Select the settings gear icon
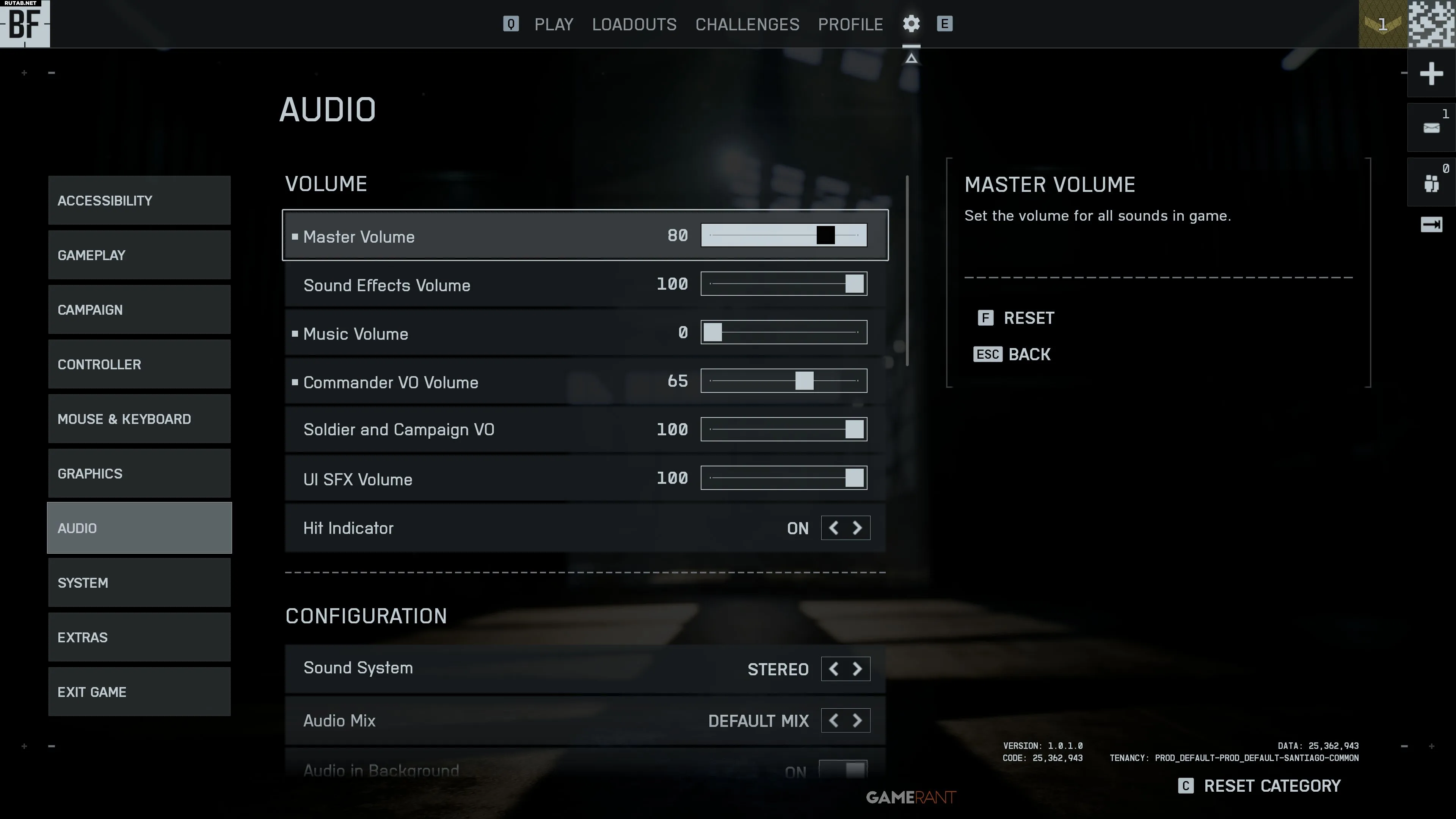This screenshot has width=1456, height=819. click(x=910, y=24)
